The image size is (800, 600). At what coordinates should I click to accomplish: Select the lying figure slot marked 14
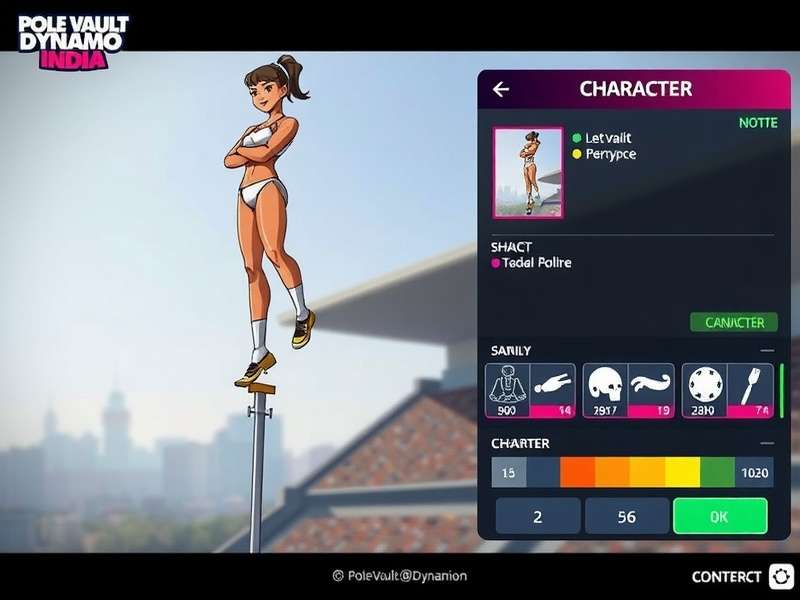click(x=553, y=389)
